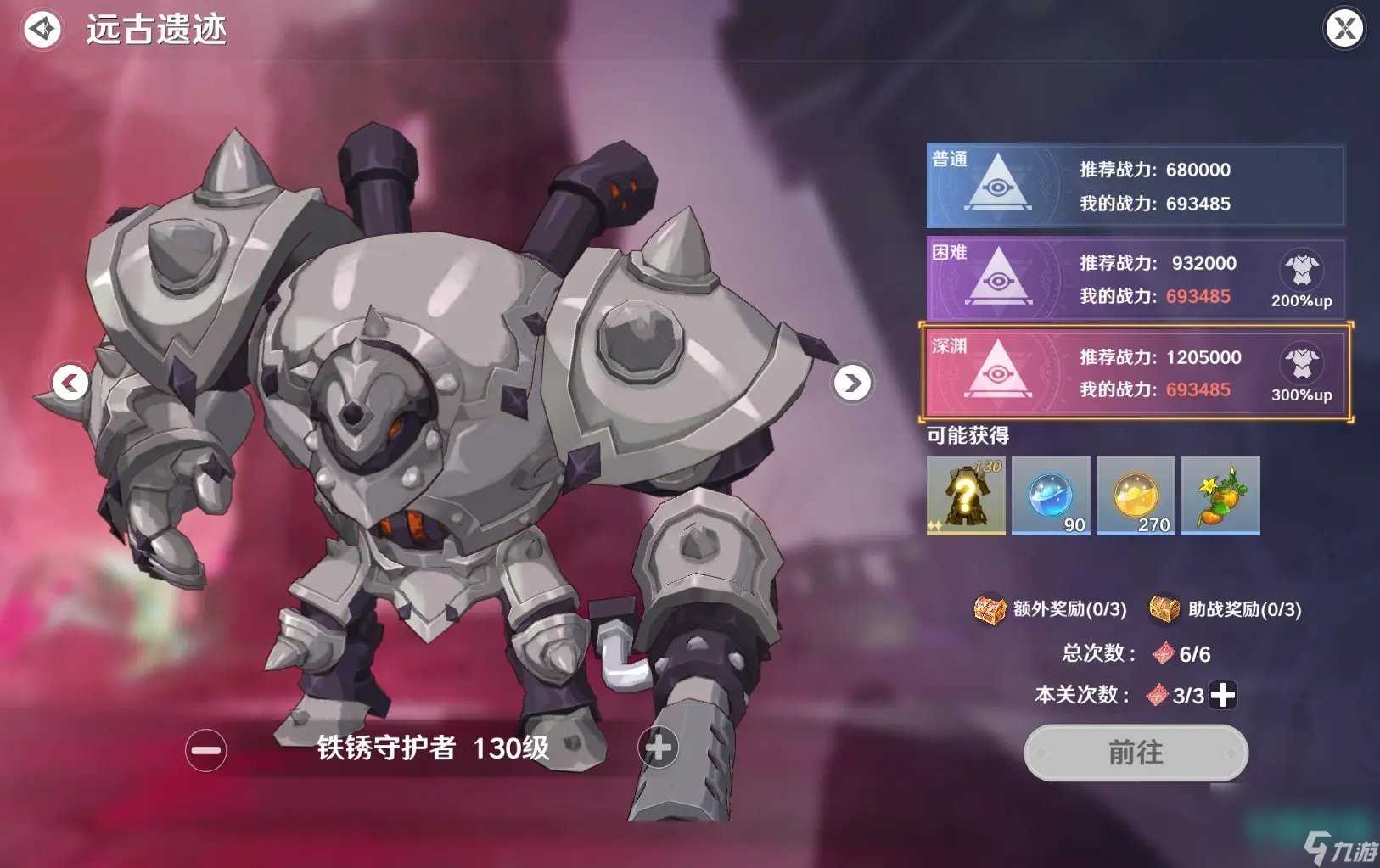Click the minus button beside boss name

click(x=205, y=750)
